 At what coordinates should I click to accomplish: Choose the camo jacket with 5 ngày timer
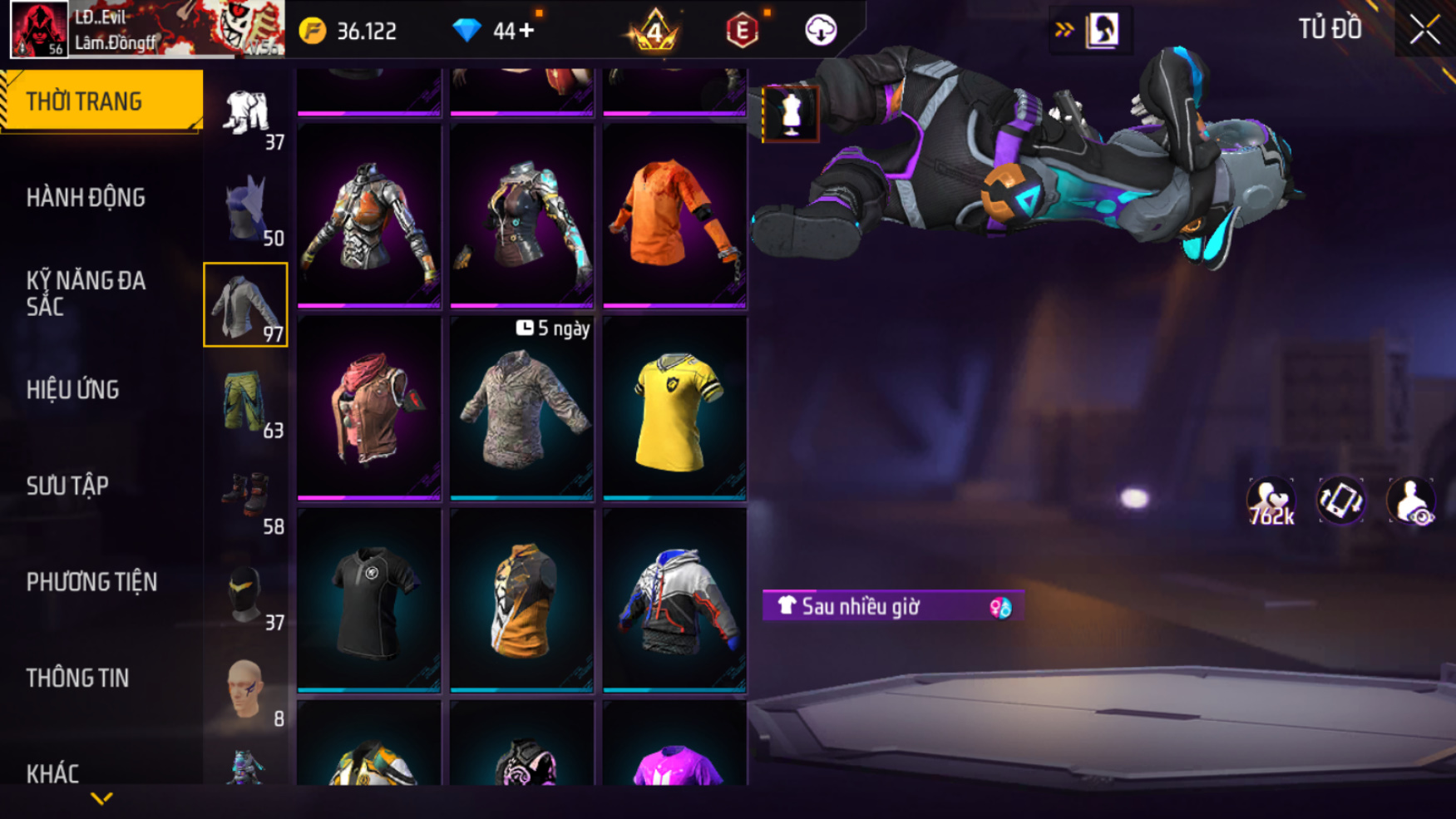click(x=521, y=408)
